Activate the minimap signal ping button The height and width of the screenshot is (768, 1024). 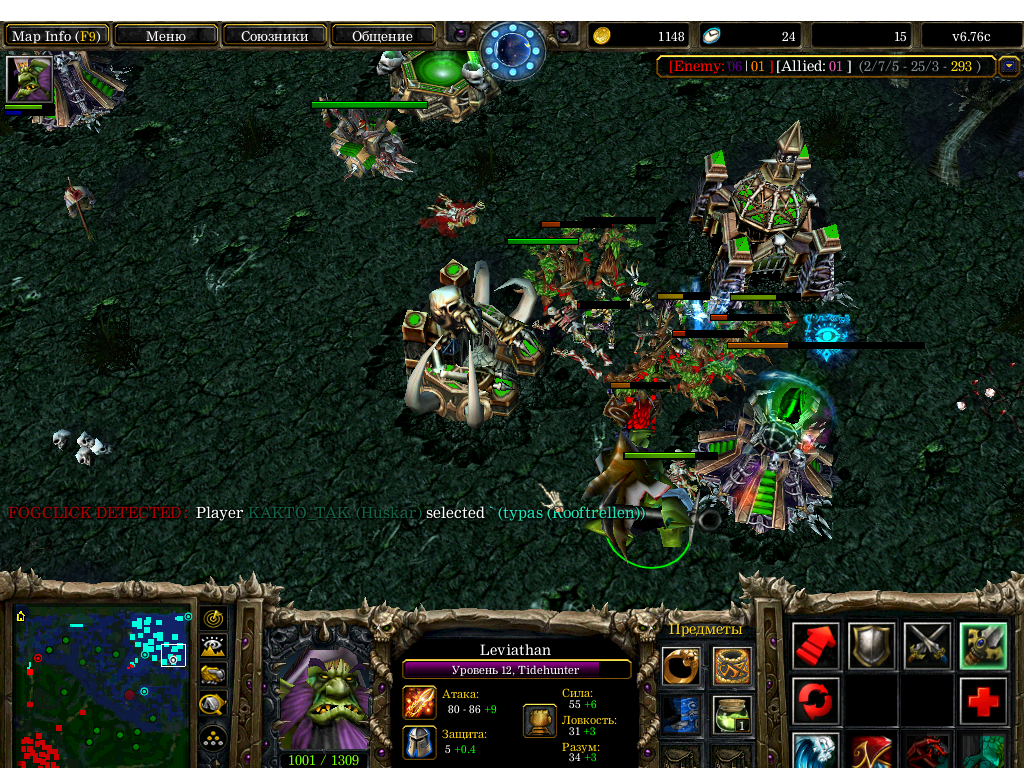(213, 618)
